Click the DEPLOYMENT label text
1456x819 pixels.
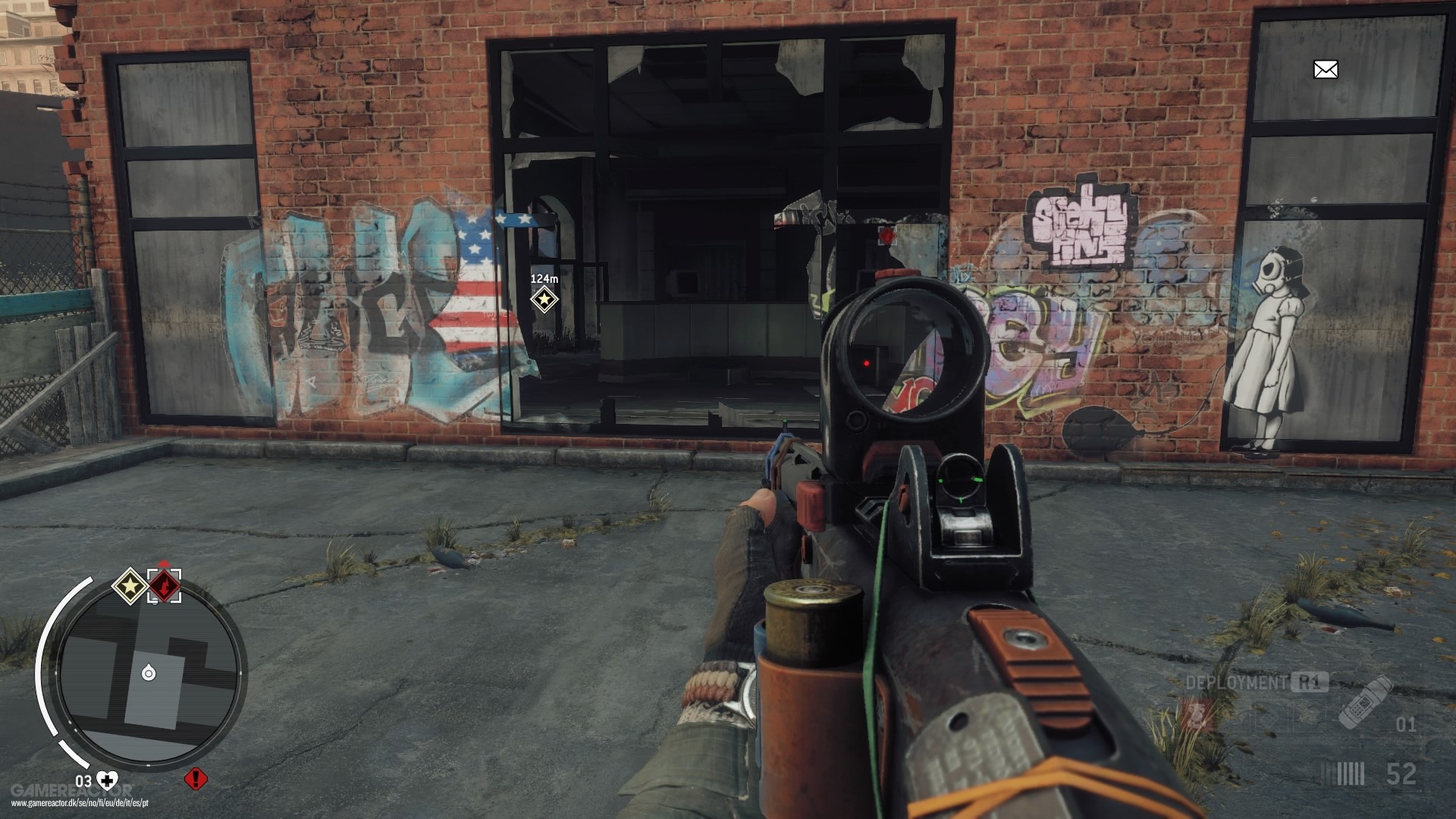tap(1235, 682)
